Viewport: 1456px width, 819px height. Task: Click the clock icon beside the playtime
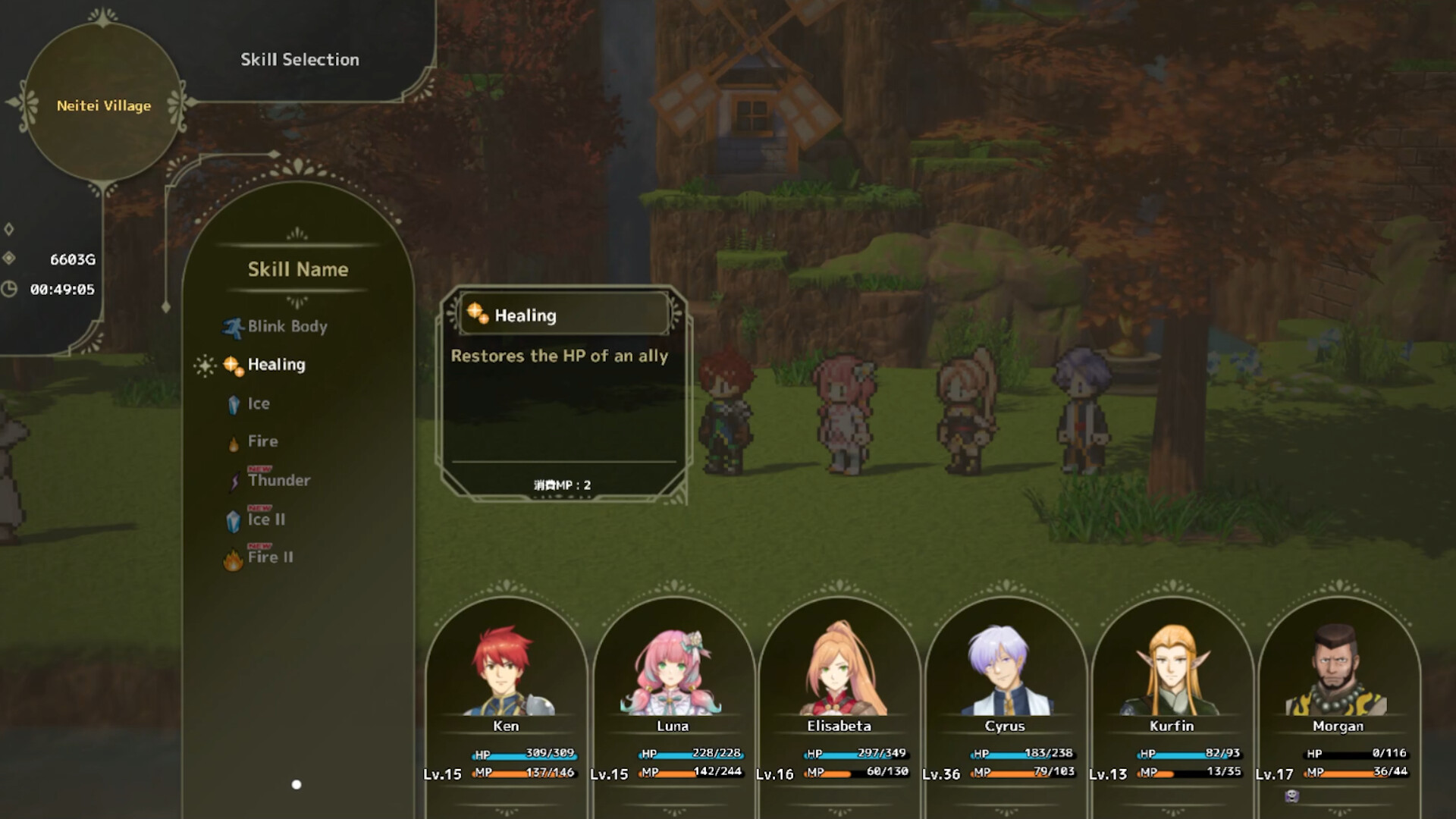(9, 288)
